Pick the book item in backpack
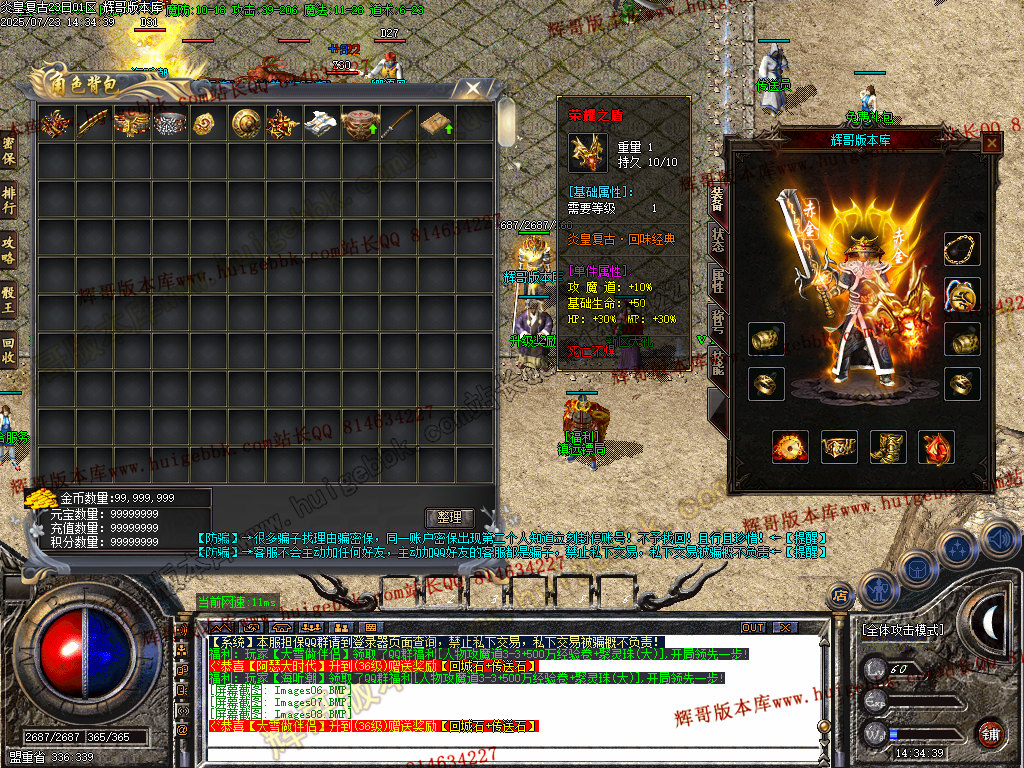Viewport: 1024px width, 768px height. [437, 123]
